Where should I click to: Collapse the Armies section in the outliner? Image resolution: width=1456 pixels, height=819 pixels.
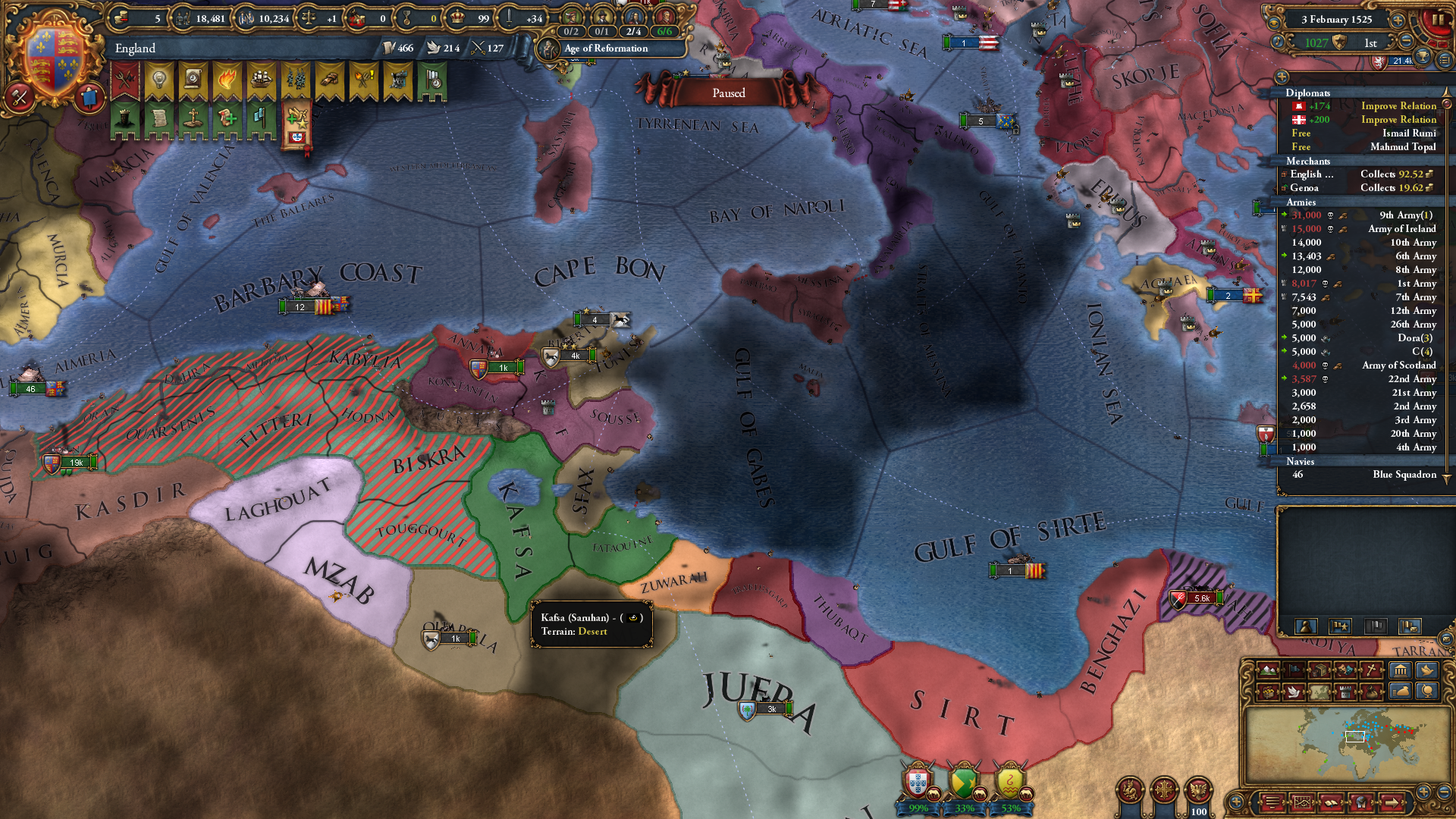click(1301, 202)
